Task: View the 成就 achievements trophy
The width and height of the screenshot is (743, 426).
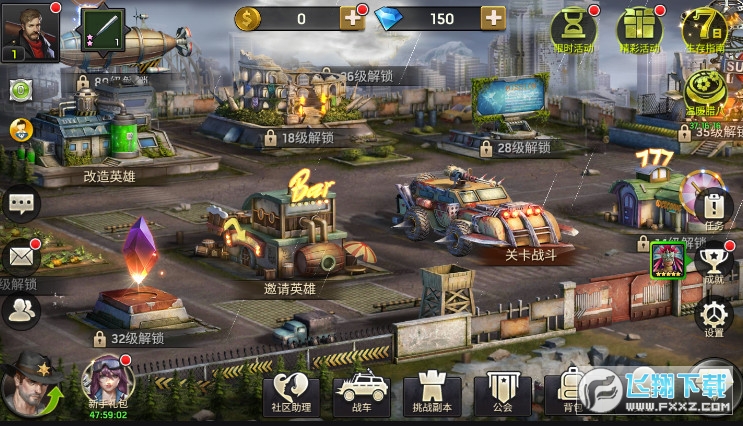Action: (x=712, y=263)
